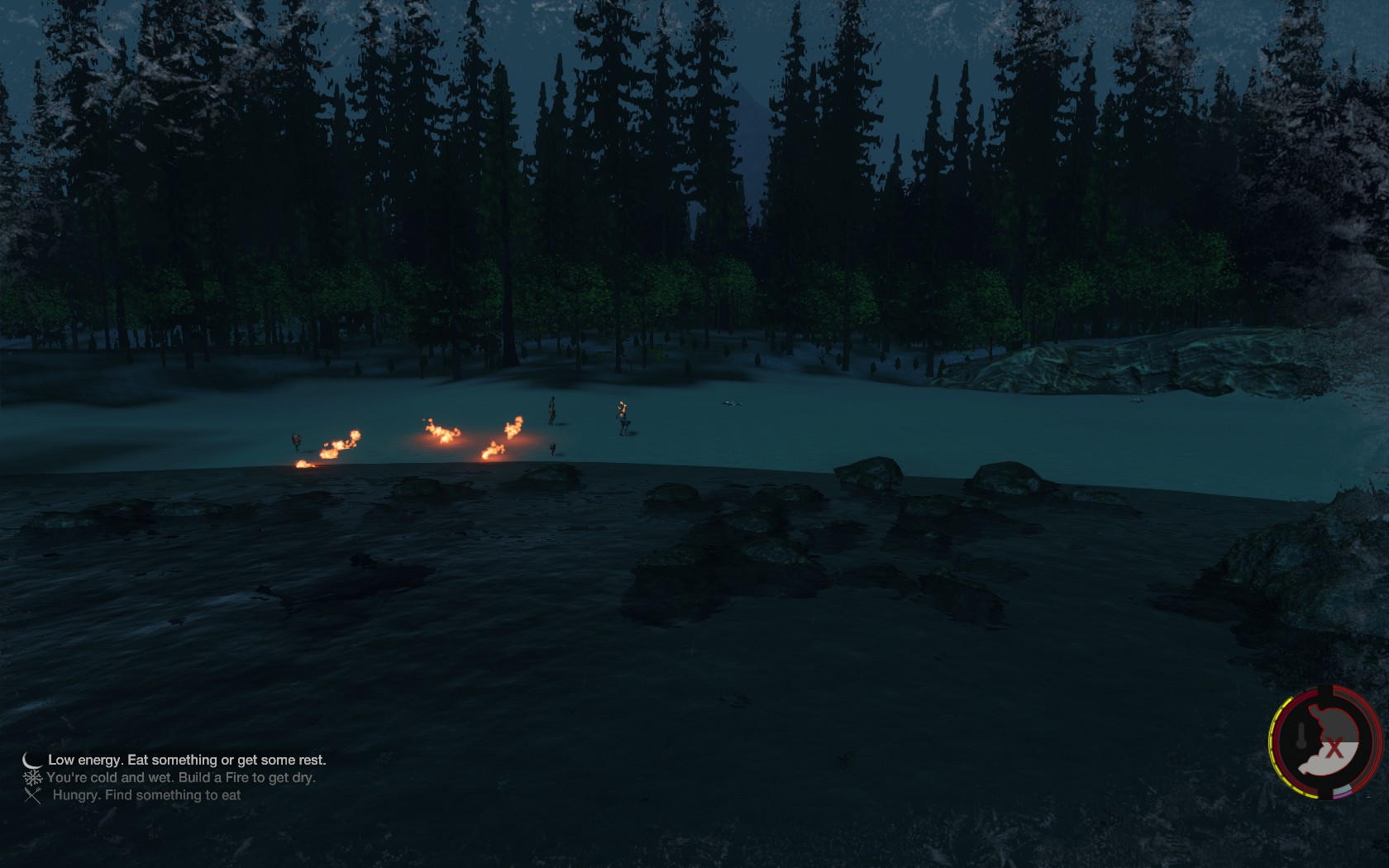Click the crescent moon low energy icon
This screenshot has width=1389, height=868.
click(x=32, y=761)
